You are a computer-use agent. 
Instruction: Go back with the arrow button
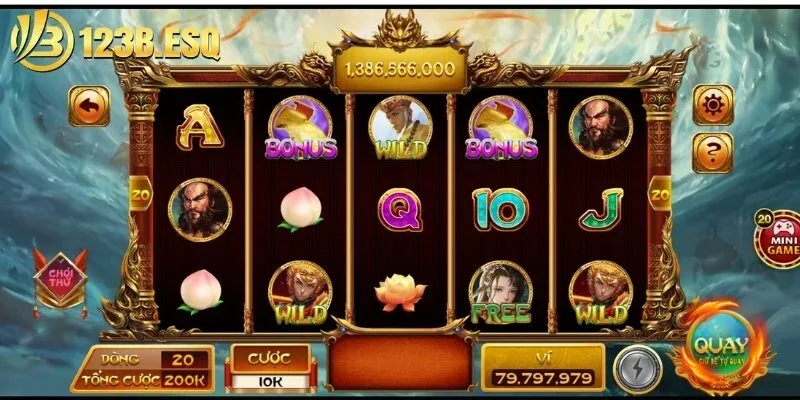pos(89,106)
